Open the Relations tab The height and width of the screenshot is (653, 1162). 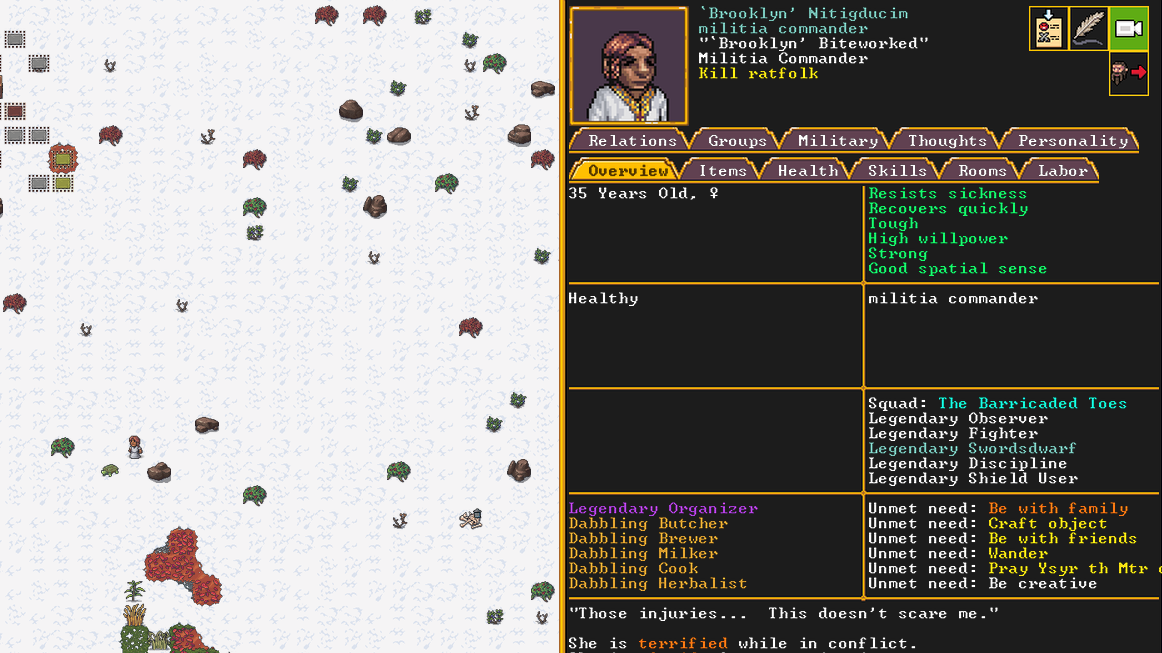632,141
